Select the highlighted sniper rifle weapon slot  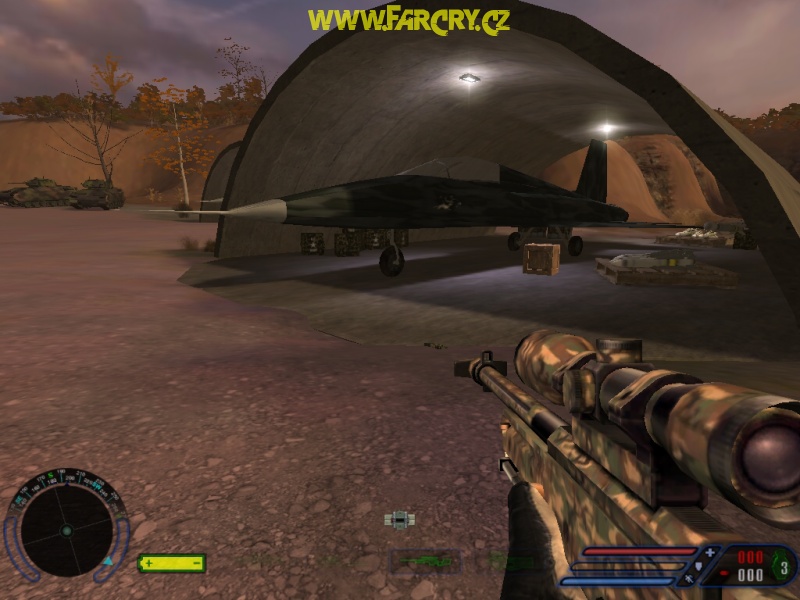[x=425, y=562]
